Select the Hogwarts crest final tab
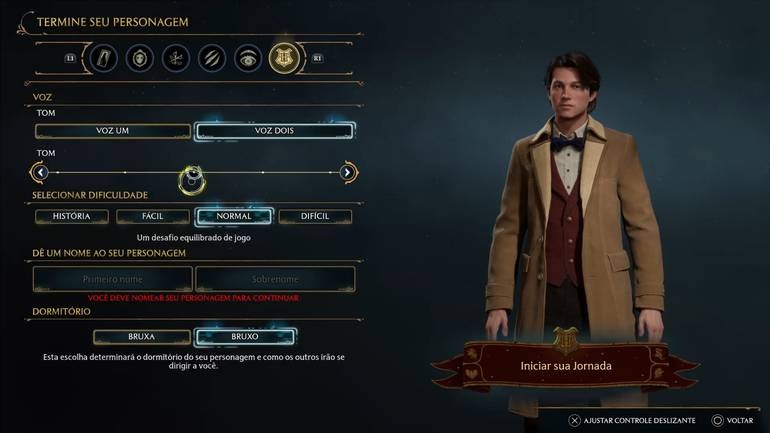This screenshot has height=433, width=770. pos(283,59)
